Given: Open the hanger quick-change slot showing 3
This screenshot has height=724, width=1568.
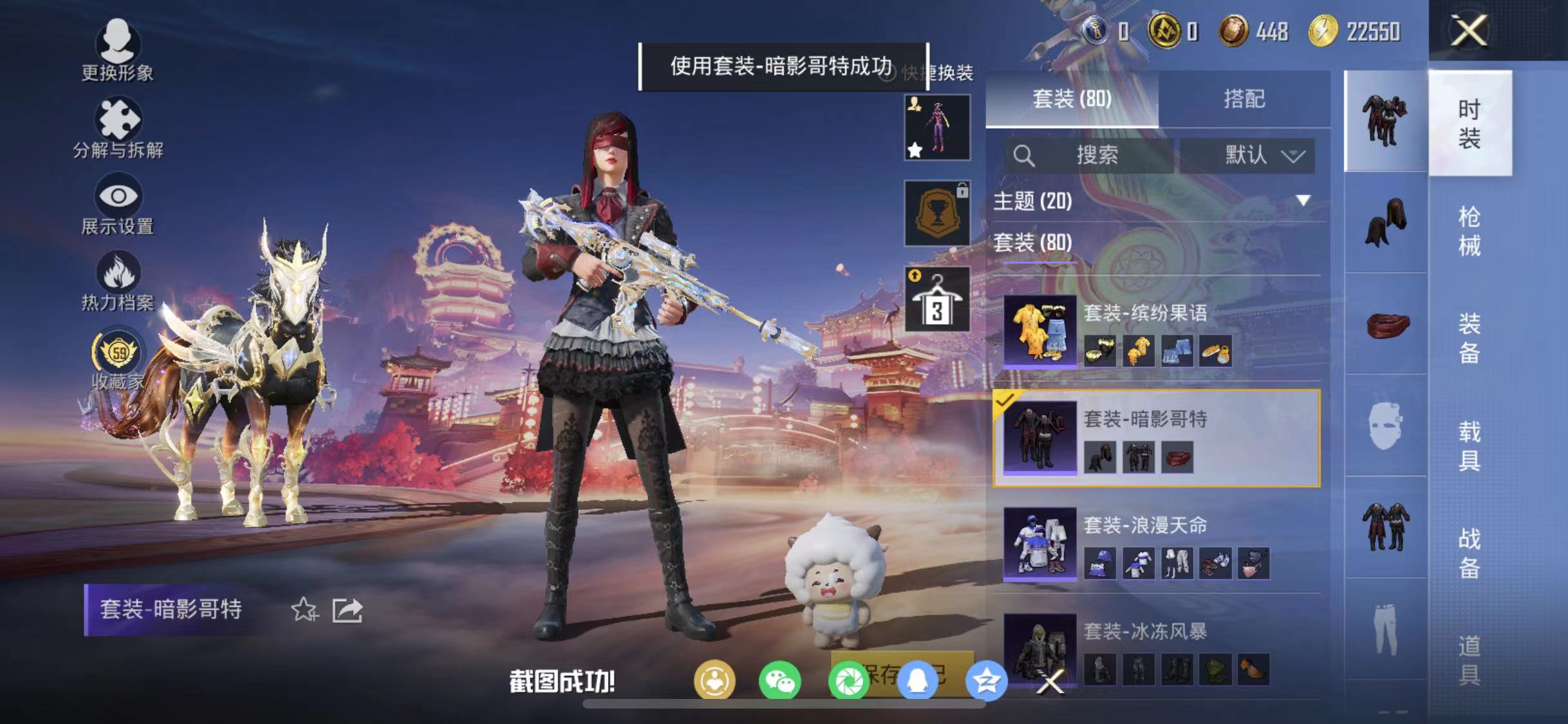Looking at the screenshot, I should pyautogui.click(x=937, y=300).
